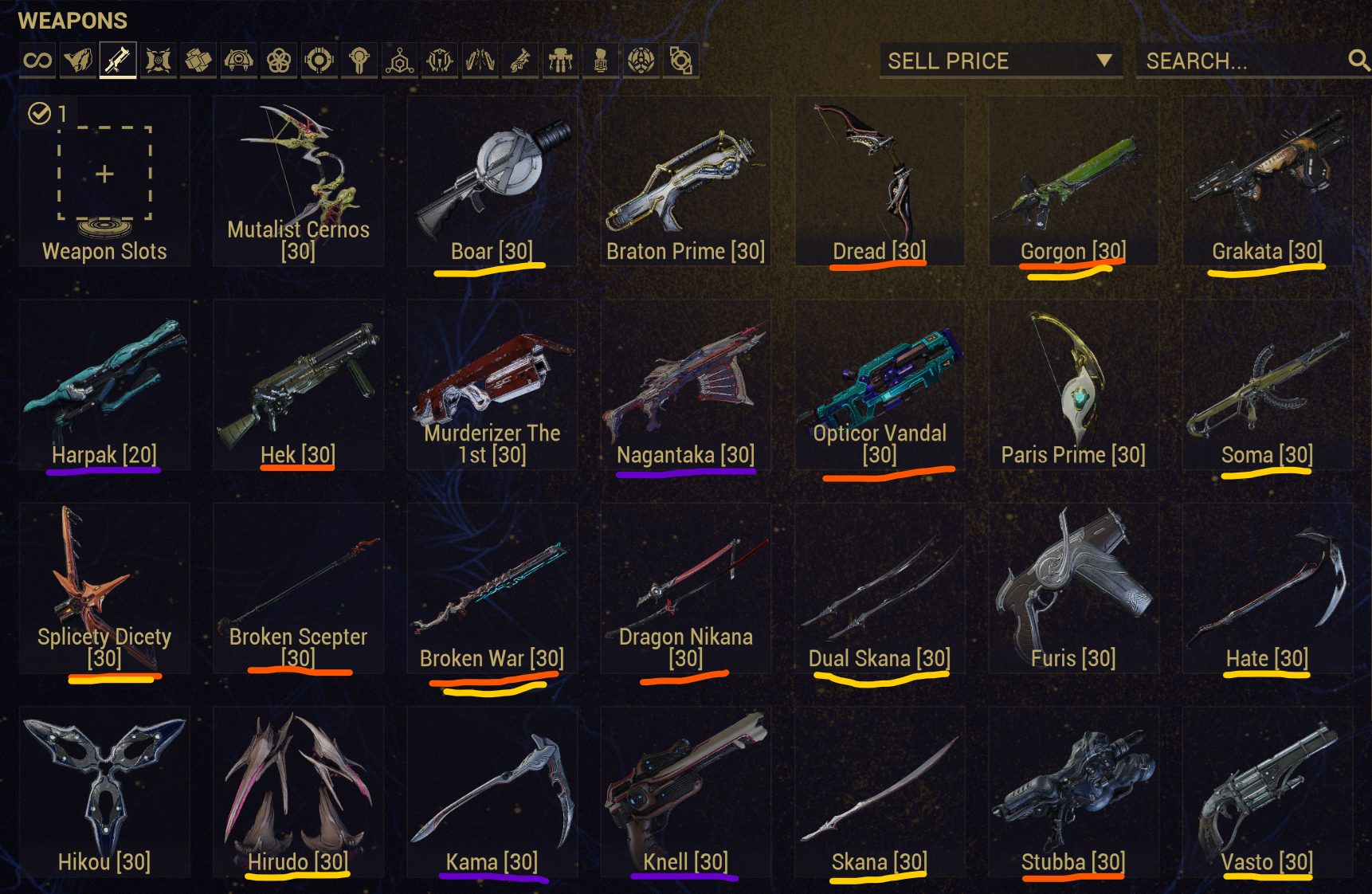The width and height of the screenshot is (1372, 894).
Task: Select the Nagantaka crossbow
Action: [x=685, y=385]
